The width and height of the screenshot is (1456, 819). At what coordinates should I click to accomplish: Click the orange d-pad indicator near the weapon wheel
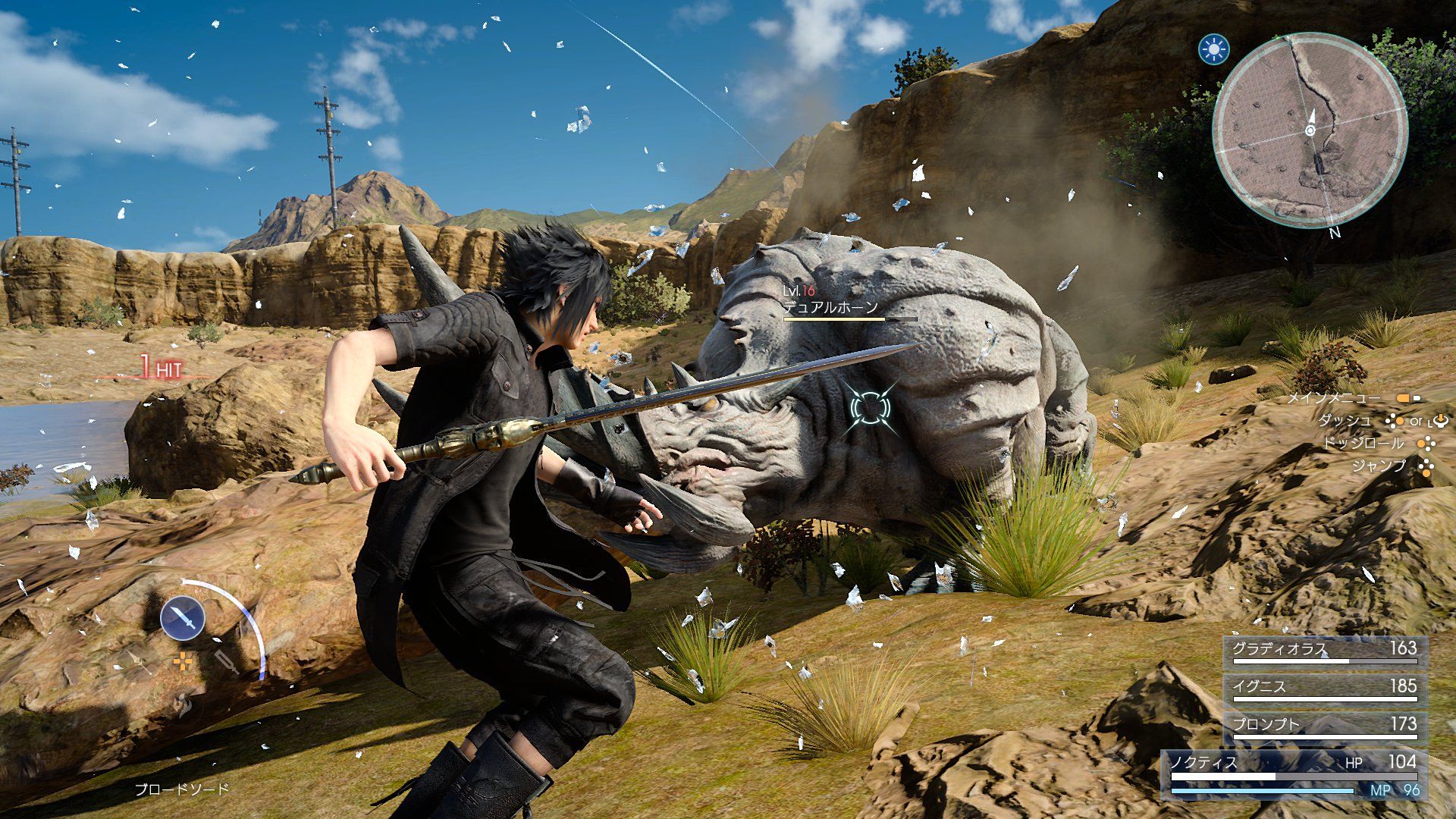pyautogui.click(x=184, y=661)
